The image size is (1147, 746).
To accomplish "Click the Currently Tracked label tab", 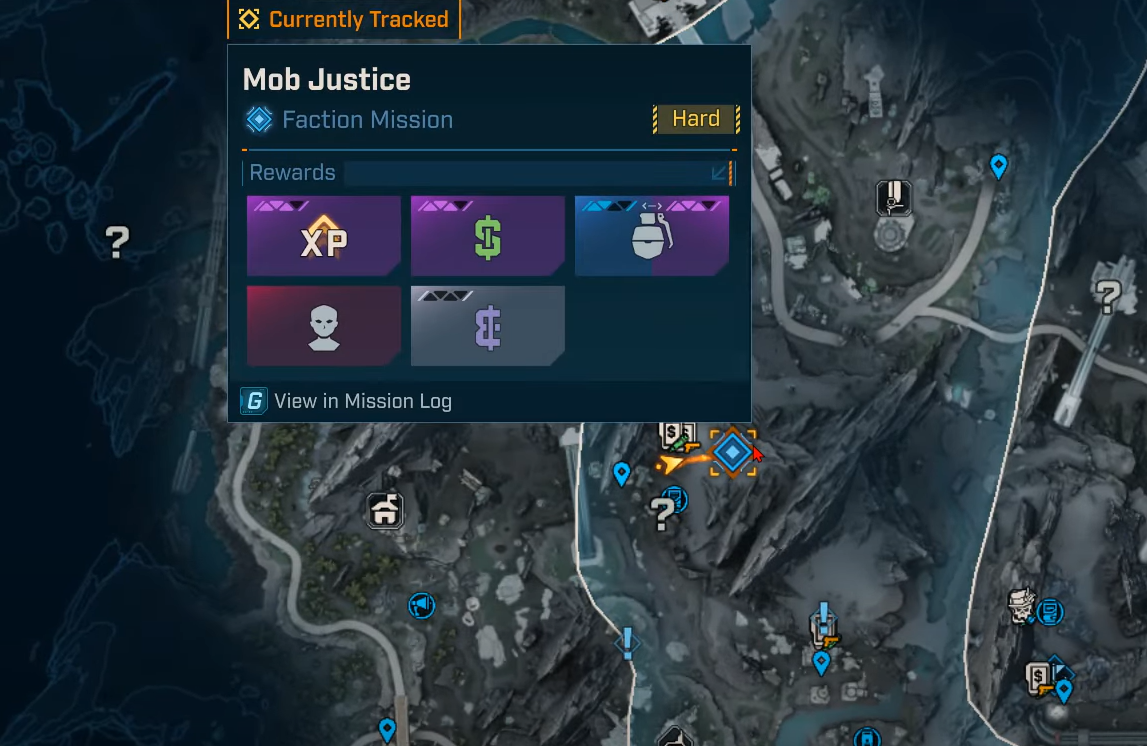I will pyautogui.click(x=344, y=19).
